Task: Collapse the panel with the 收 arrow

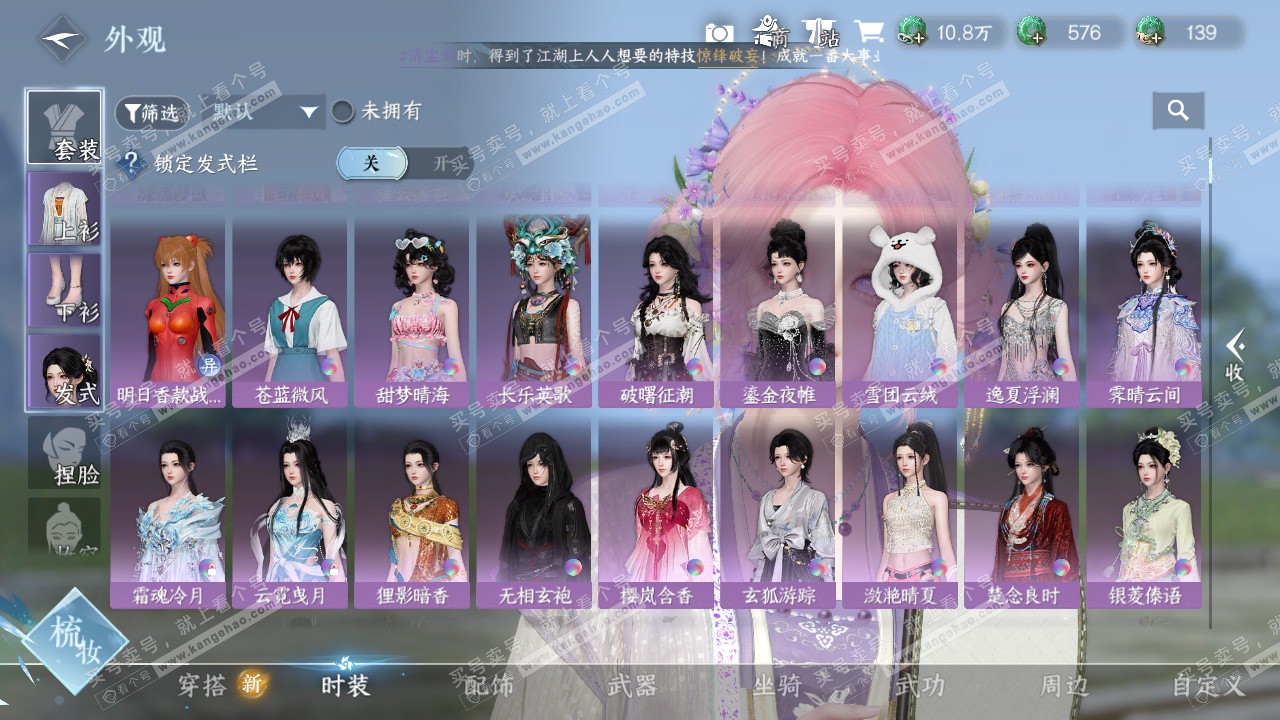Action: (x=1235, y=356)
